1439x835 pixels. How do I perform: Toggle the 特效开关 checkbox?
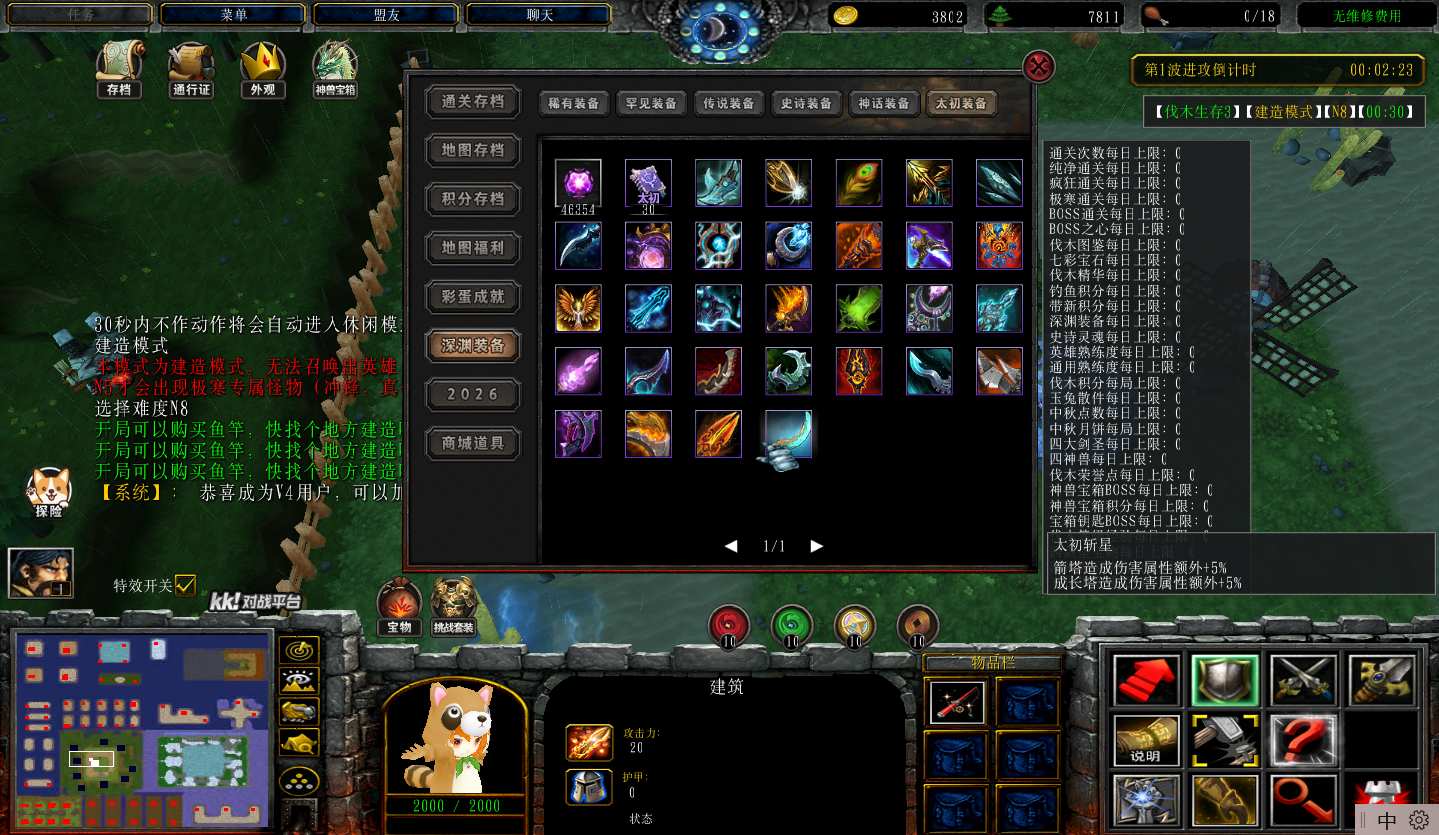185,585
